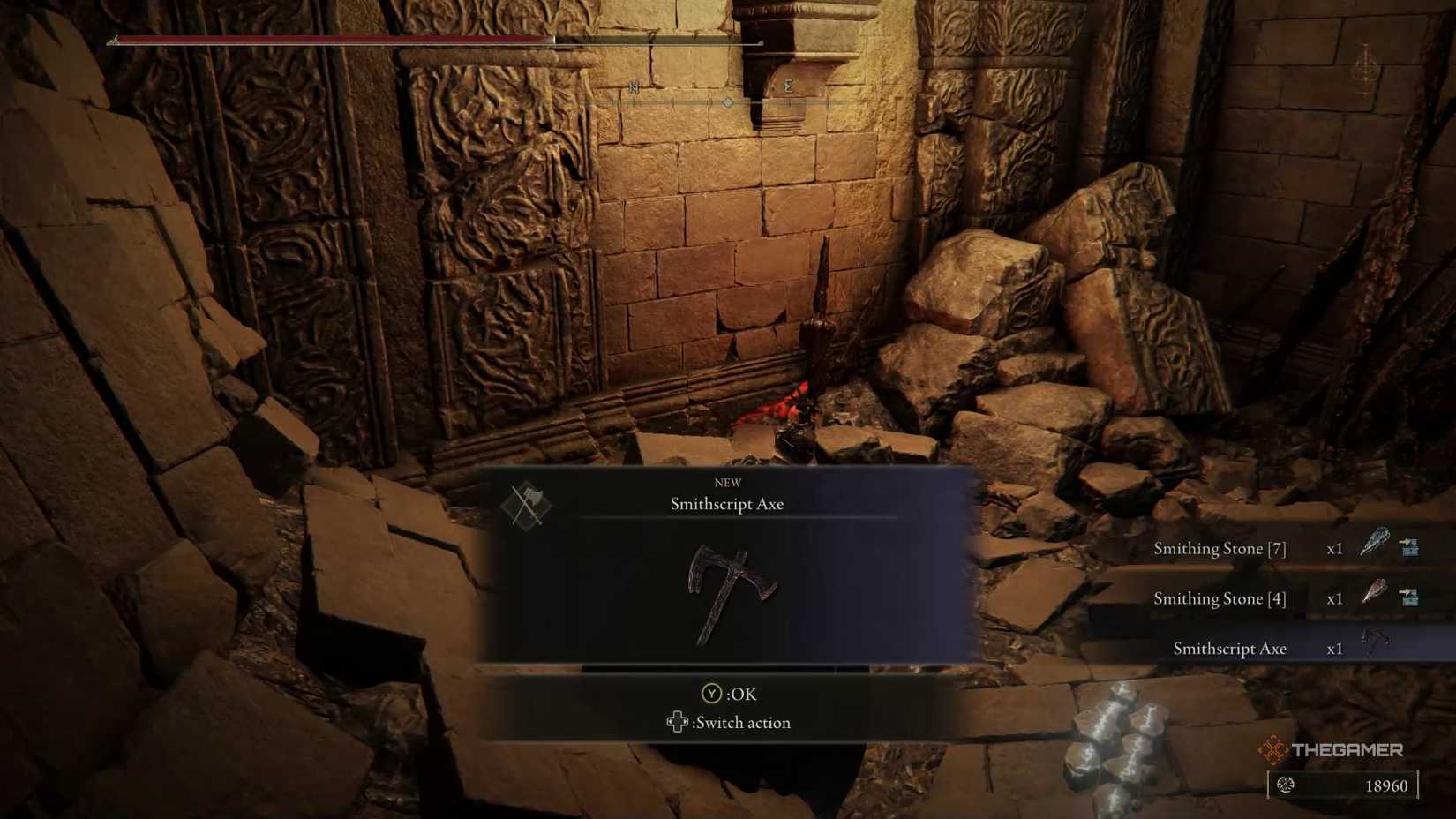Viewport: 1456px width, 819px height.
Task: Click the N direction marker on the compass
Action: (633, 87)
